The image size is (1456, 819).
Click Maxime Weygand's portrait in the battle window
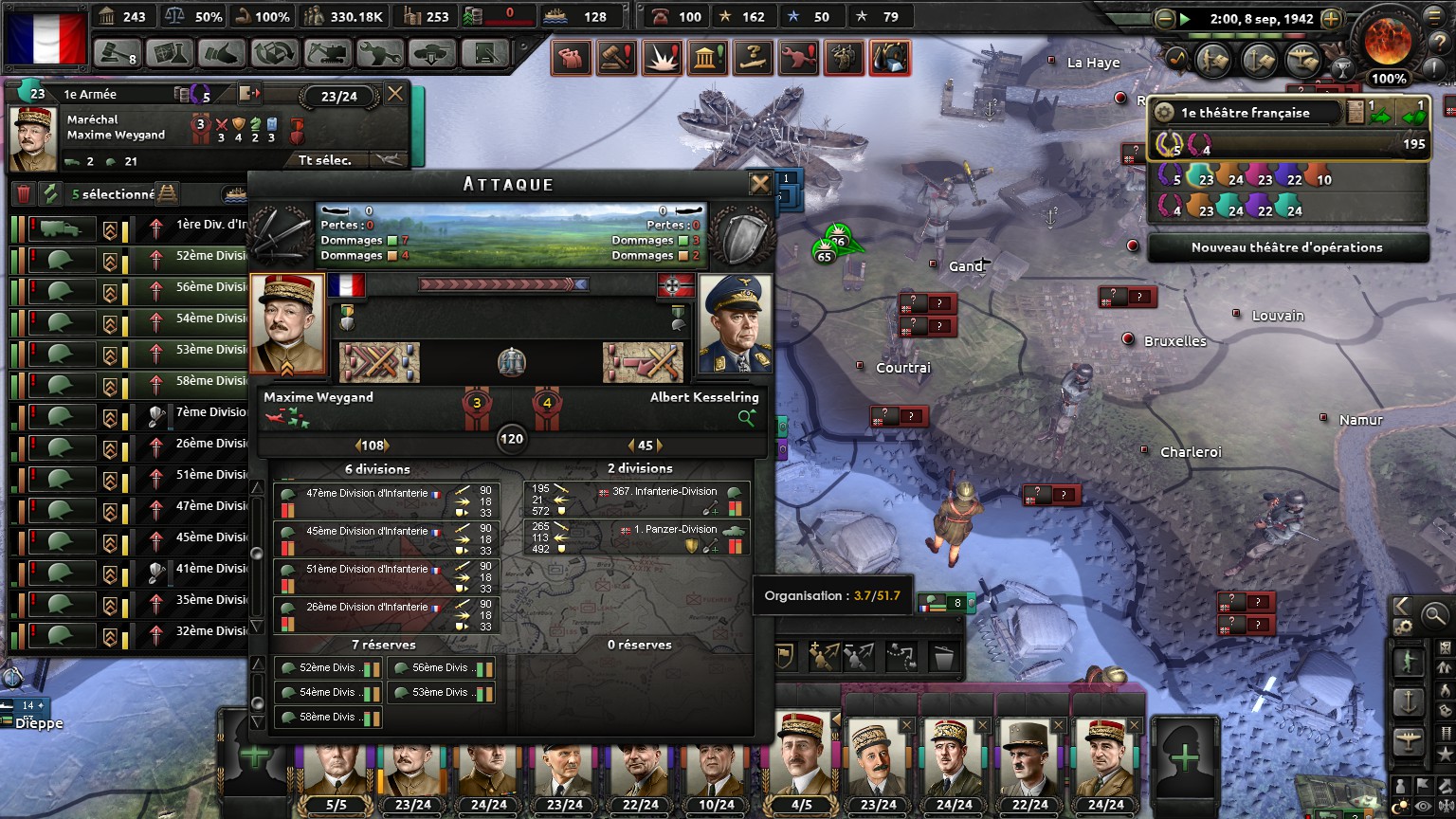[286, 324]
